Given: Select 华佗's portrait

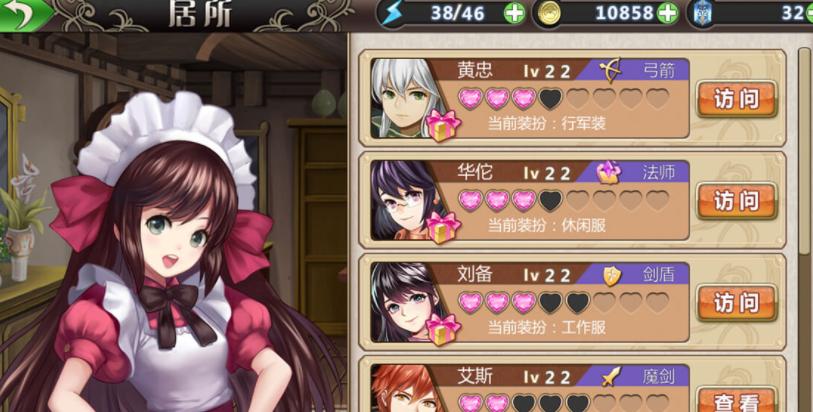Looking at the screenshot, I should tap(405, 195).
